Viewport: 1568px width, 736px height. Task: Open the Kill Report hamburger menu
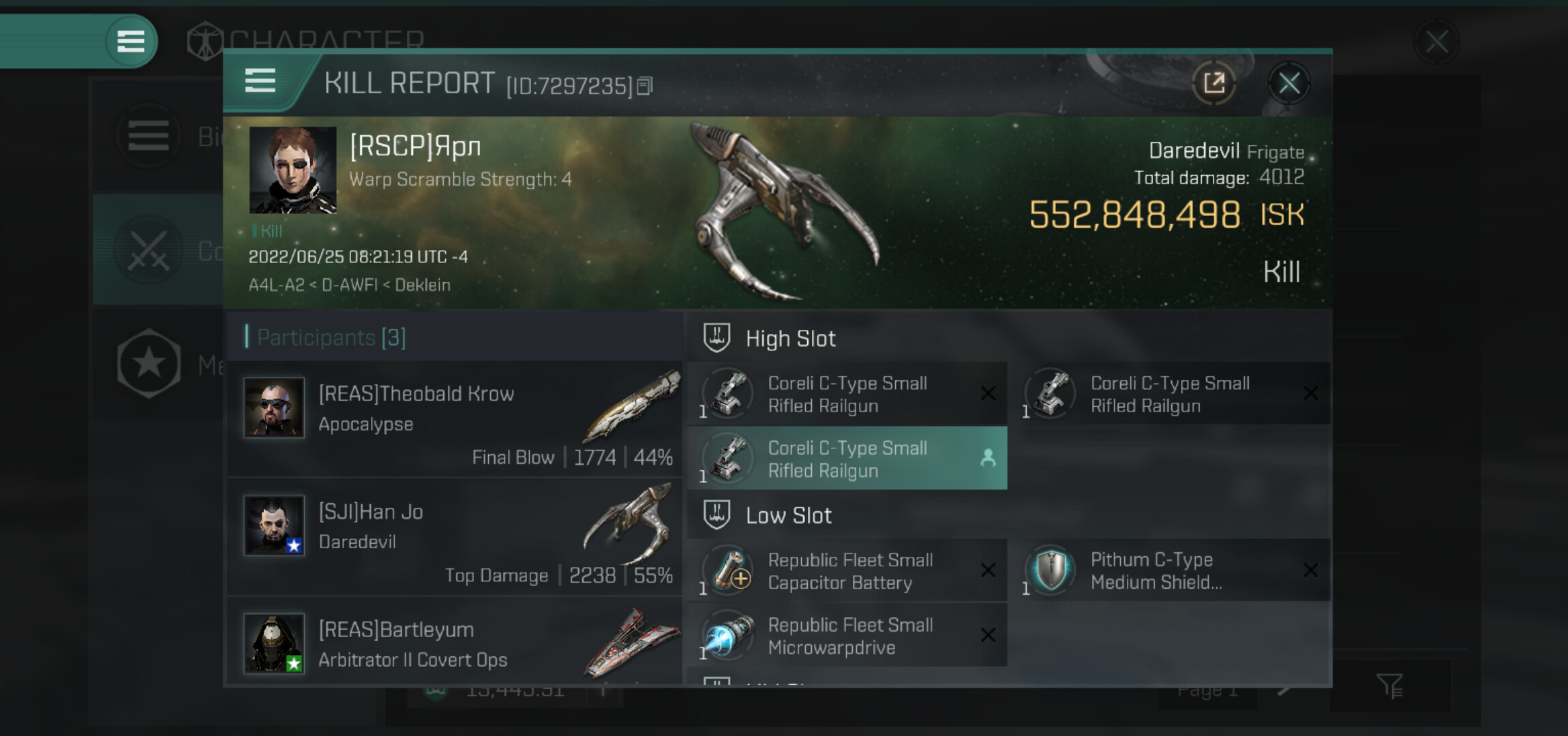point(260,81)
